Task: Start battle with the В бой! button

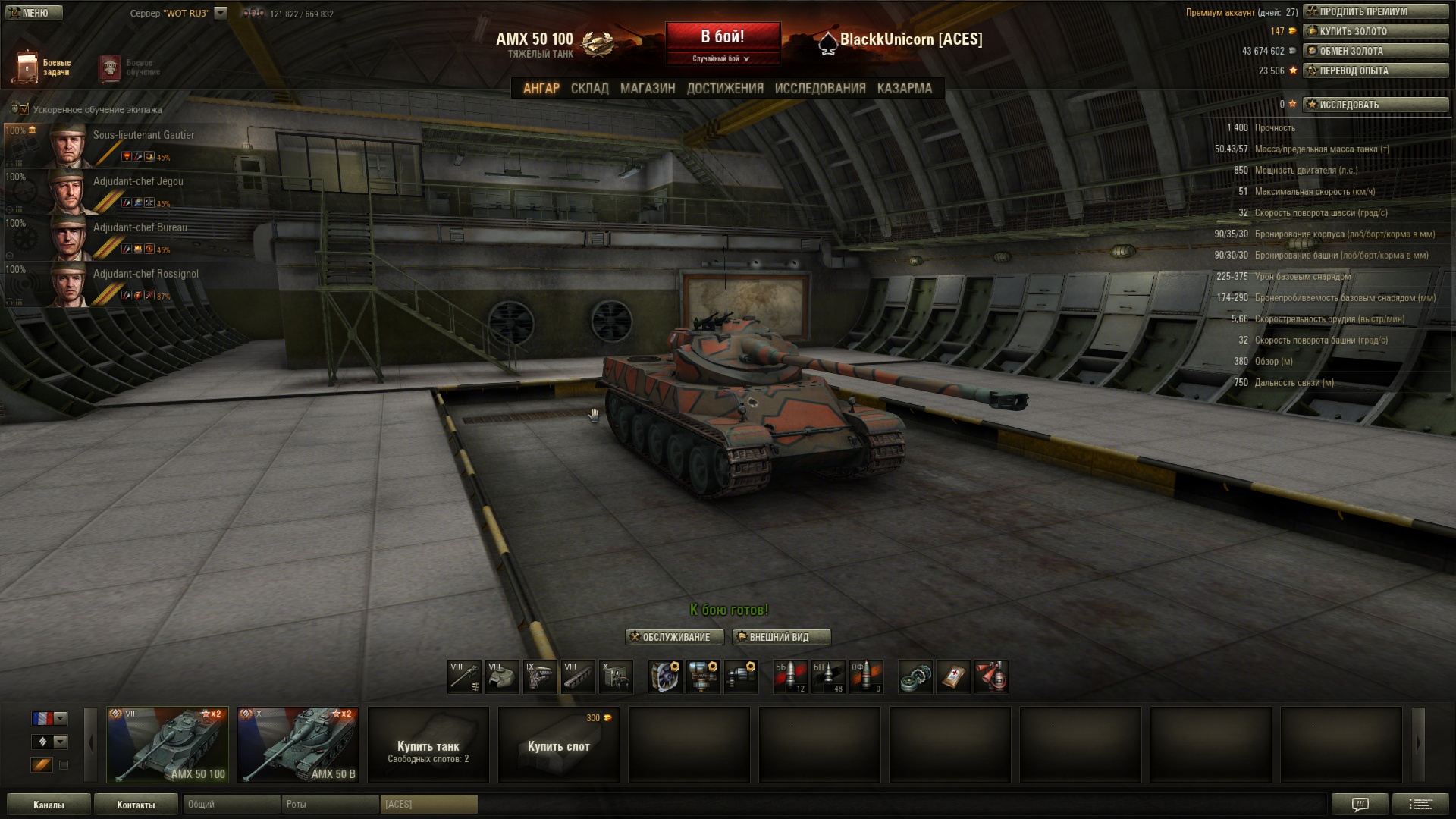Action: tap(723, 37)
